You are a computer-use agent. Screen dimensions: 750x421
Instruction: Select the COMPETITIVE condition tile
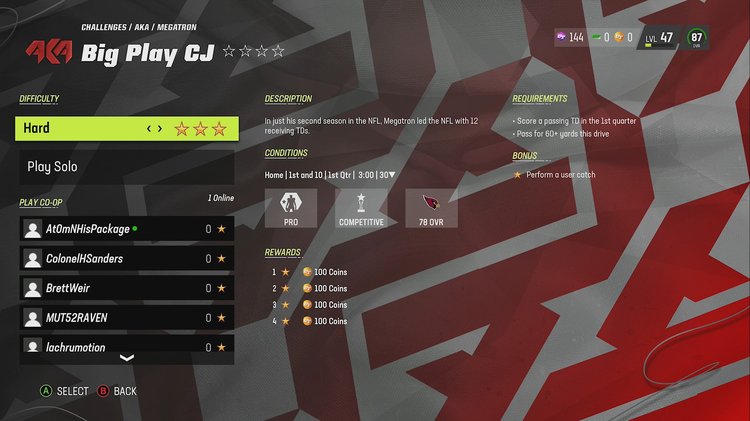(361, 208)
